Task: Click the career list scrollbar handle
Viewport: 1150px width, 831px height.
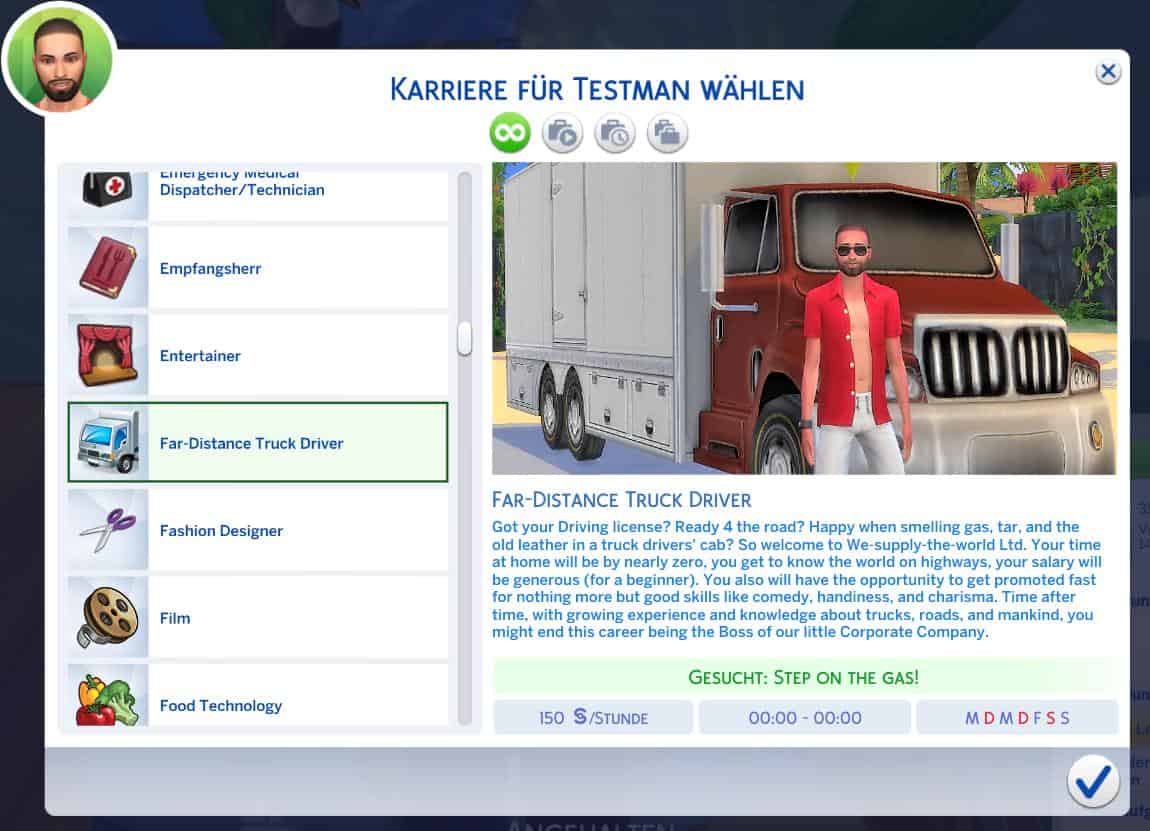Action: [464, 338]
